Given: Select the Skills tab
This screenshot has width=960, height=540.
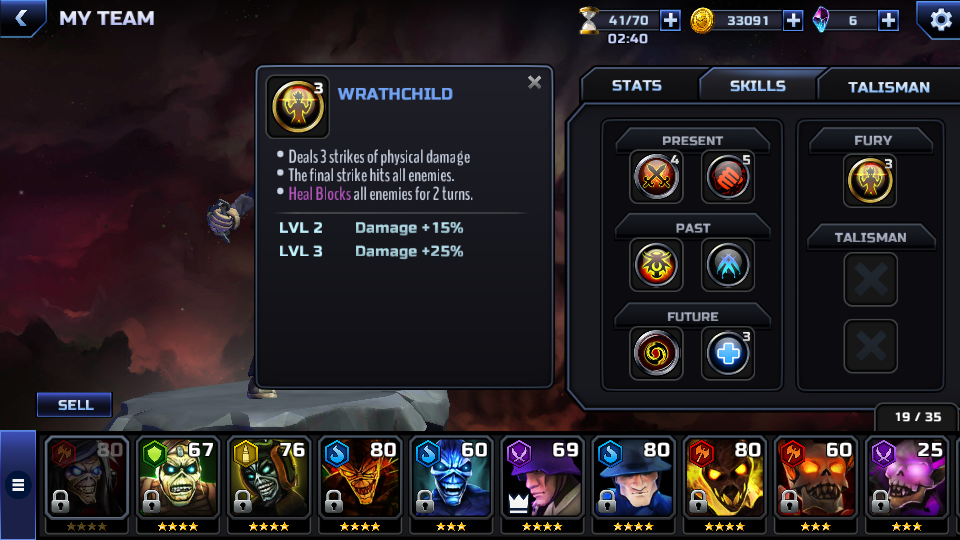Looking at the screenshot, I should point(757,86).
